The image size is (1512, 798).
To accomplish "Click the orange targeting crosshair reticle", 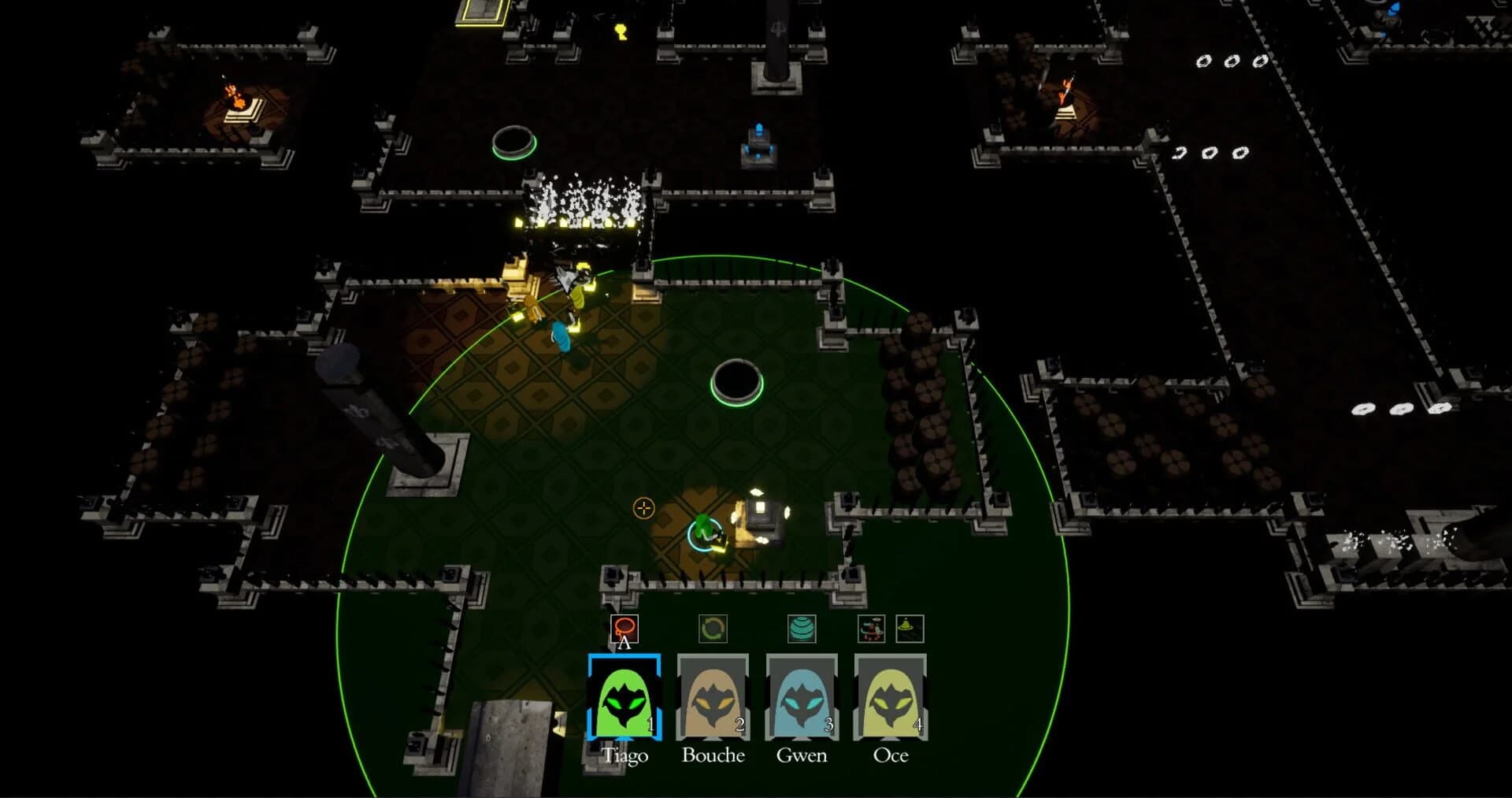I will (x=643, y=510).
